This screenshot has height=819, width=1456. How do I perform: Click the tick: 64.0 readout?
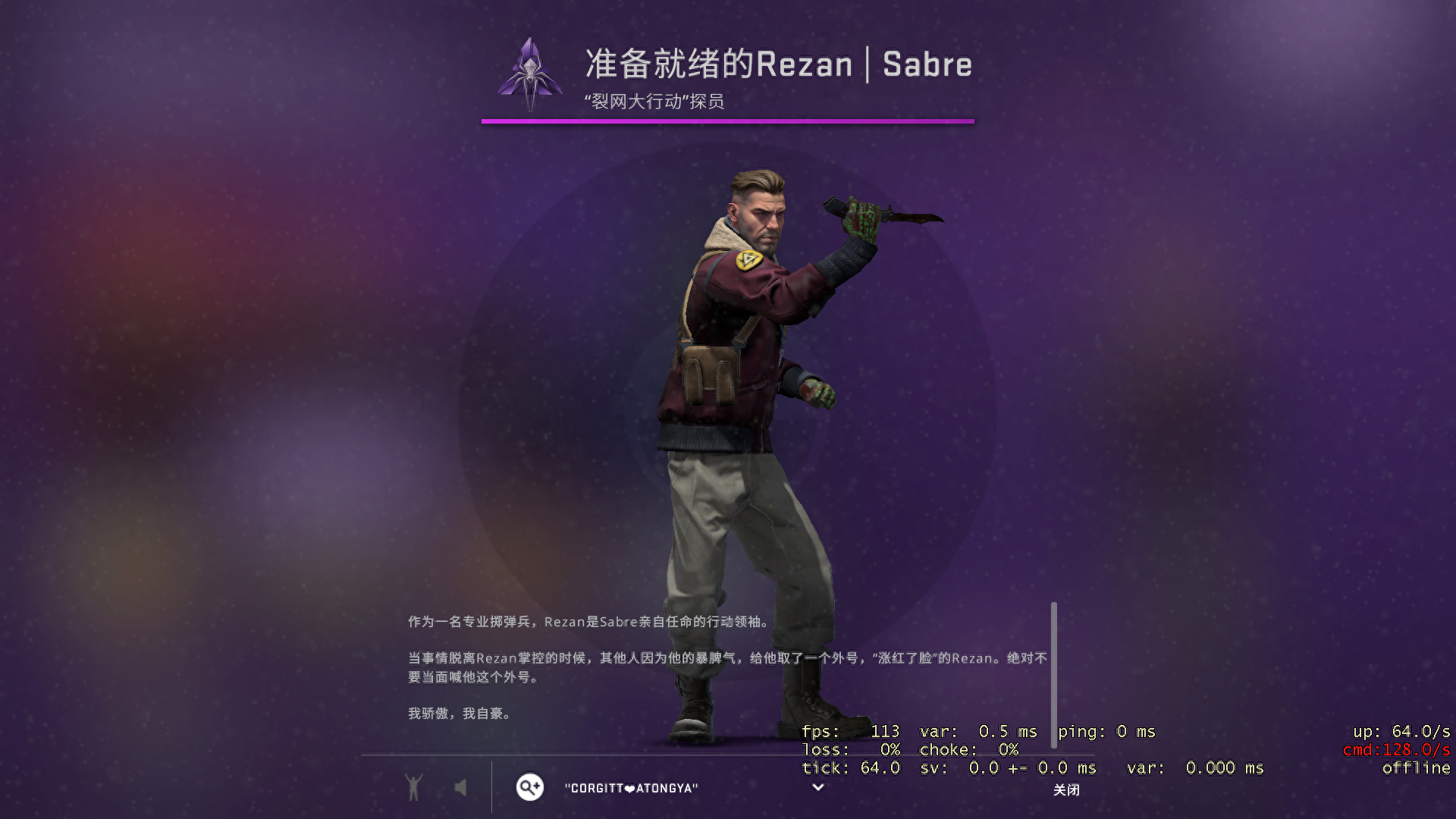click(x=849, y=767)
